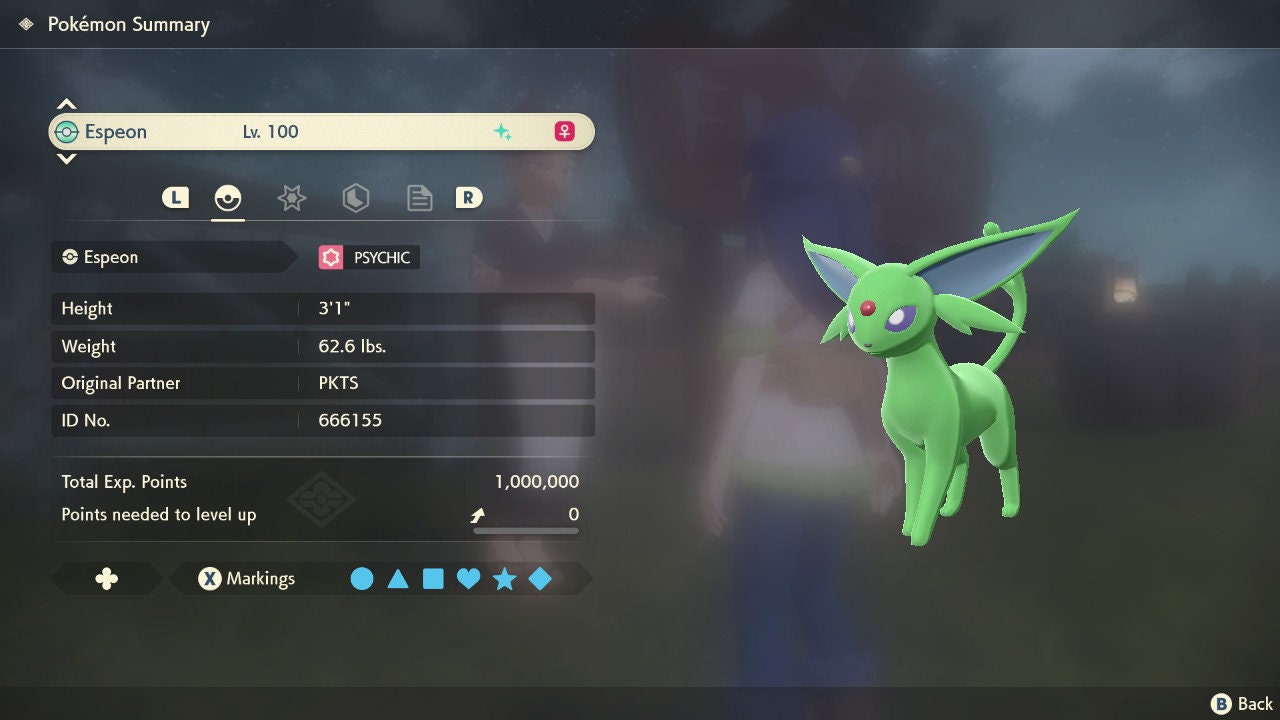
Task: Open the starburst-icon summary tab
Action: [291, 198]
